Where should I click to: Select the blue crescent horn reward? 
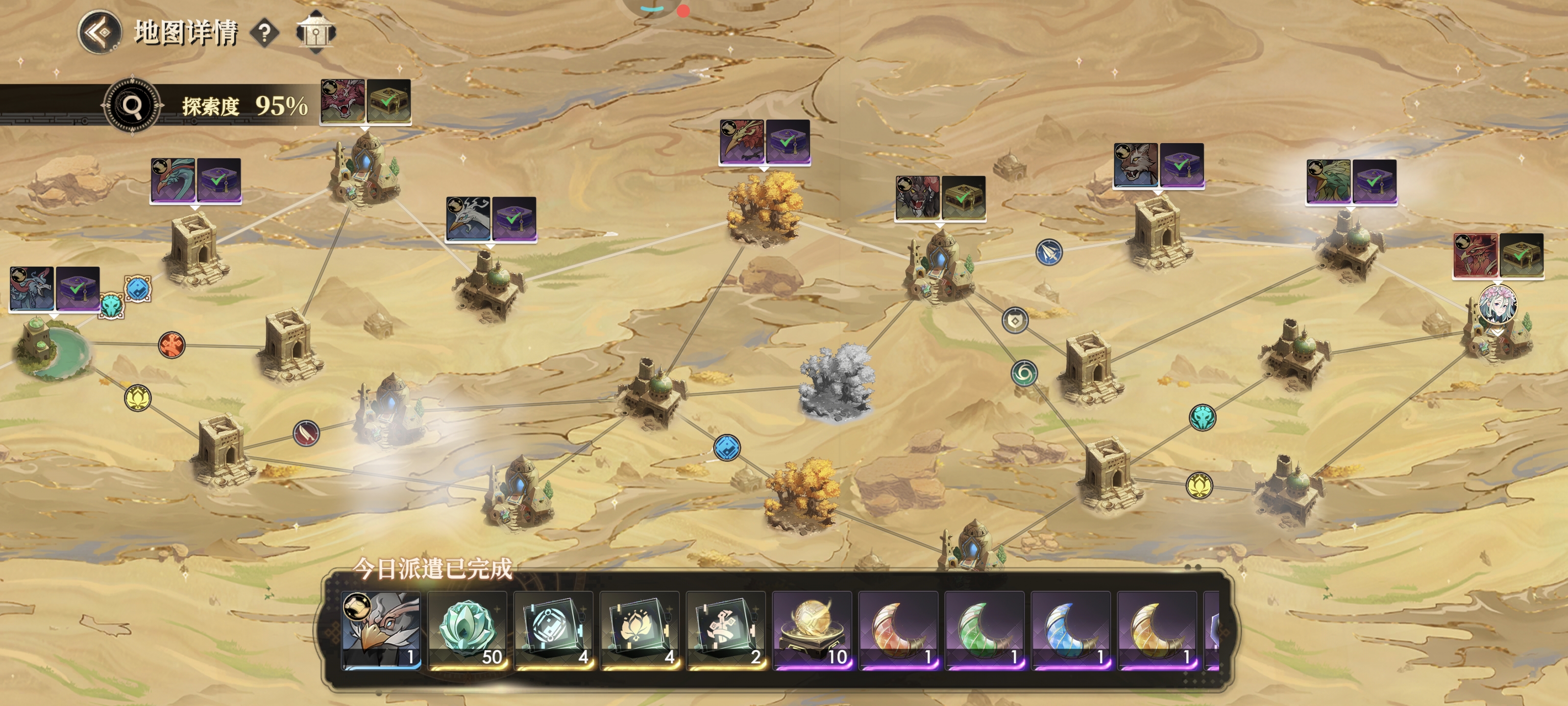click(x=1071, y=631)
